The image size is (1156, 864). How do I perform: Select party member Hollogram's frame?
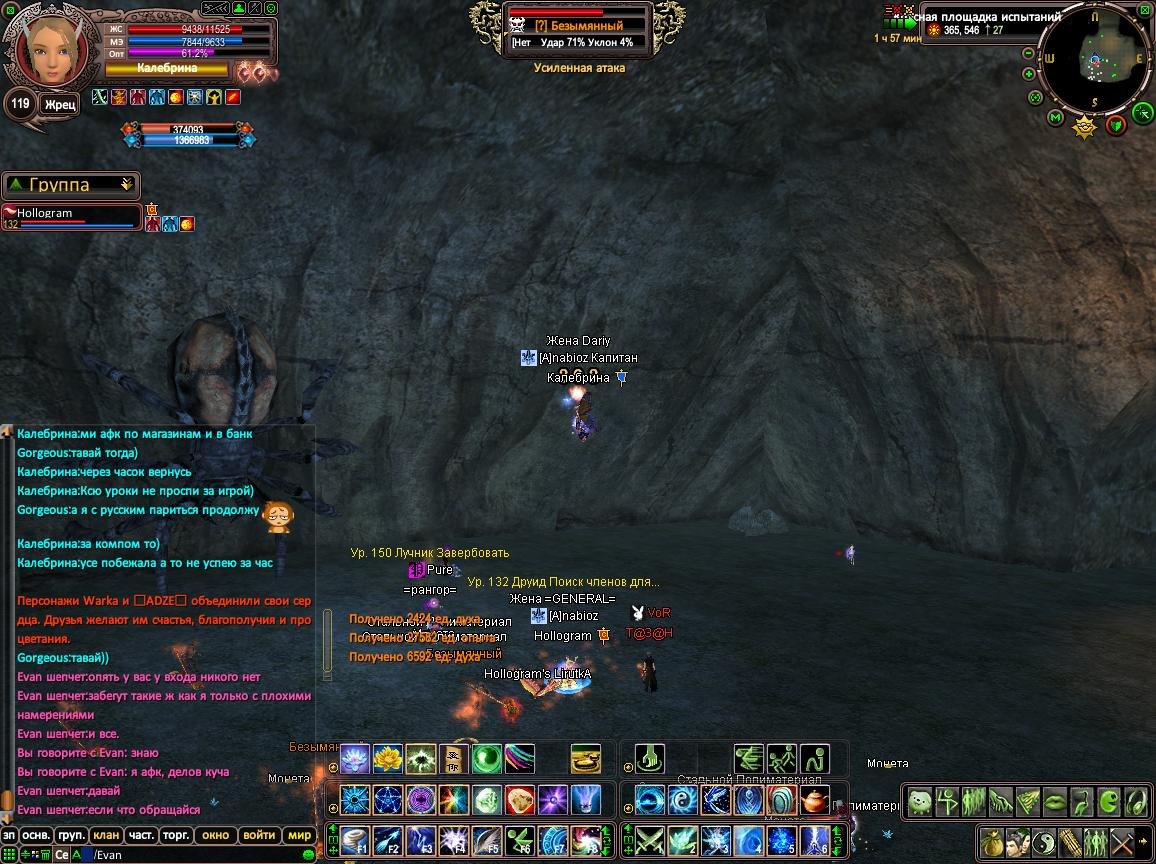click(x=72, y=217)
